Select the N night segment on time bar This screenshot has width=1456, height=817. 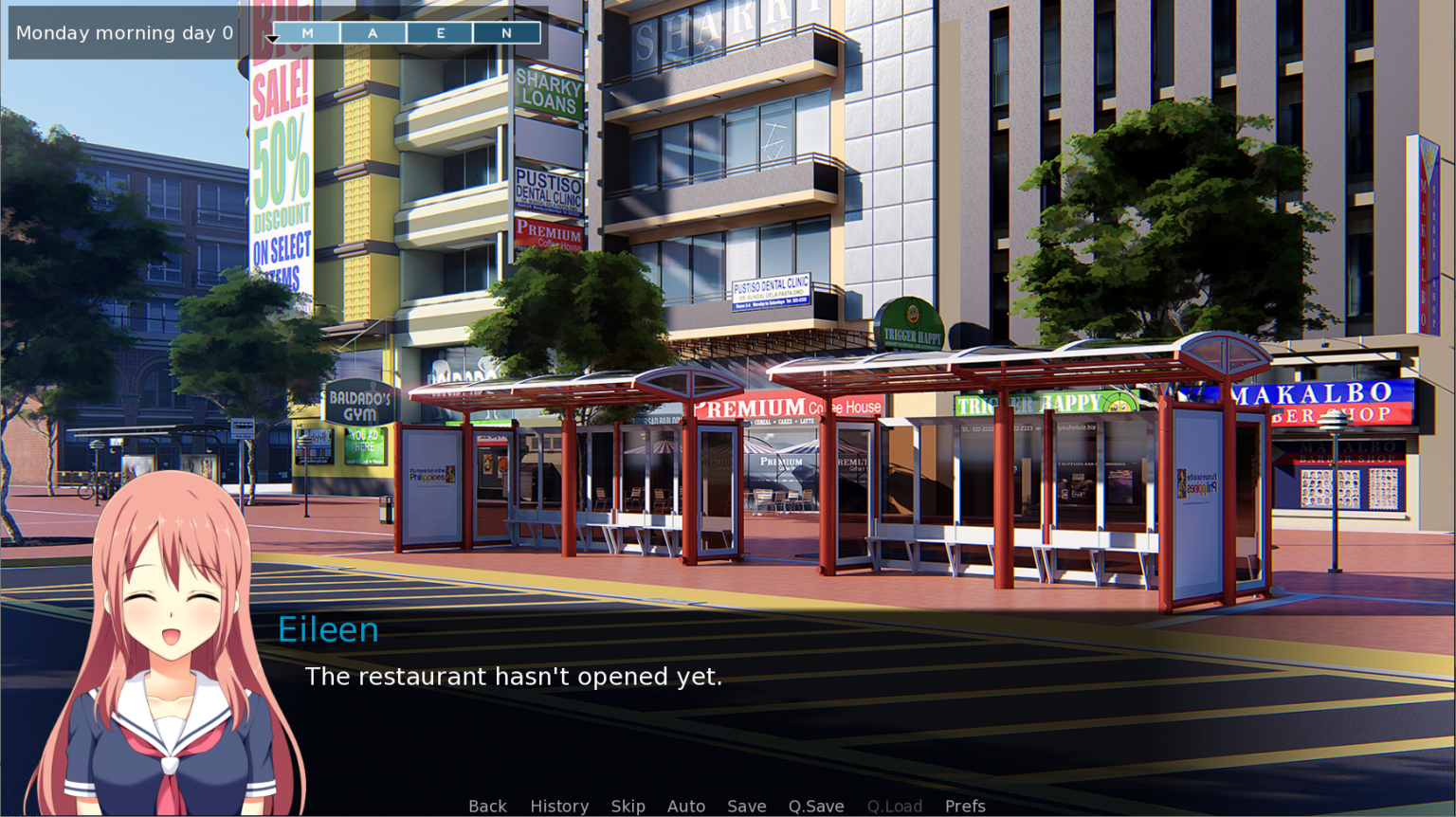tap(506, 32)
